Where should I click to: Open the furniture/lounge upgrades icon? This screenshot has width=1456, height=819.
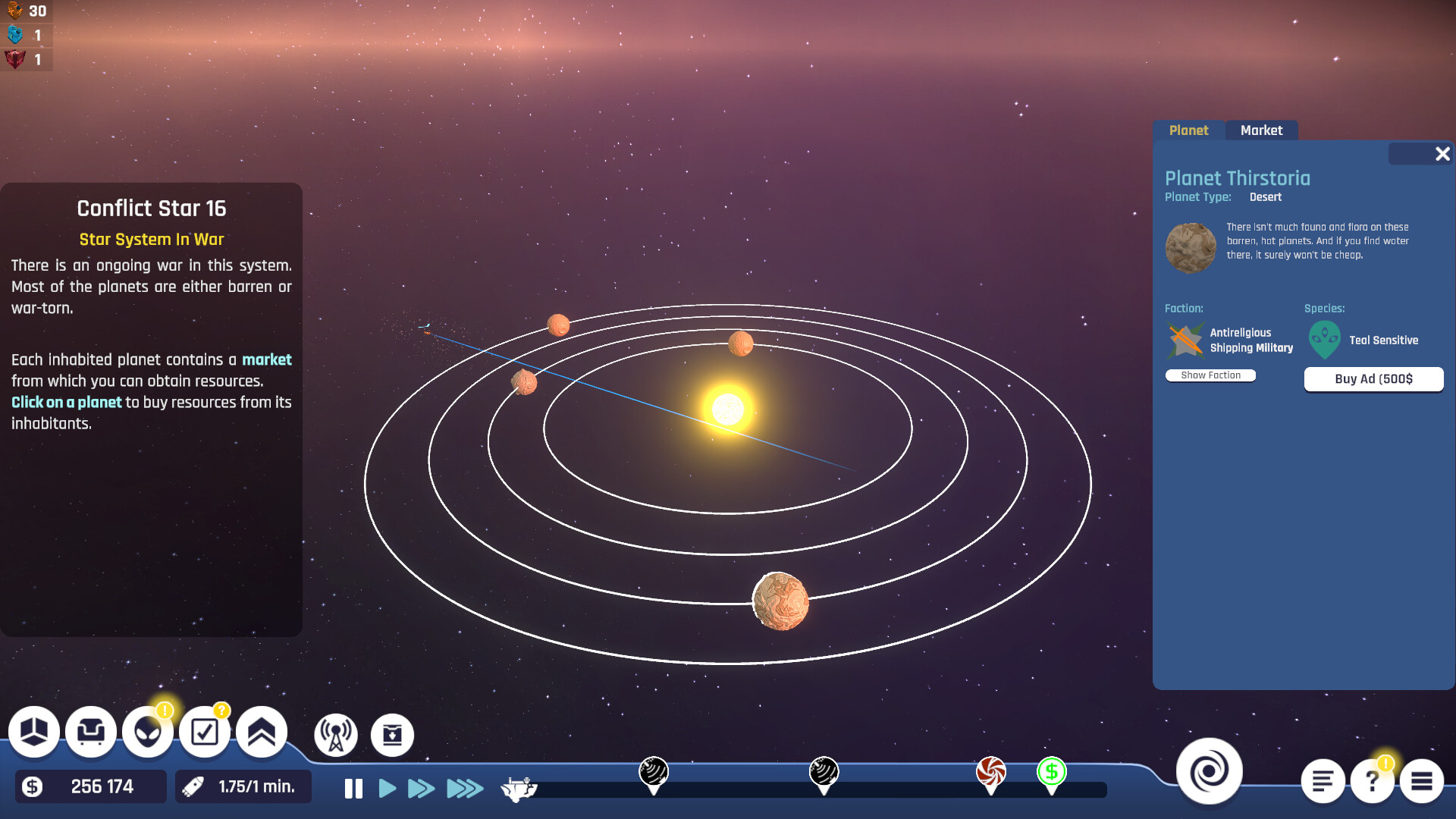[x=91, y=732]
